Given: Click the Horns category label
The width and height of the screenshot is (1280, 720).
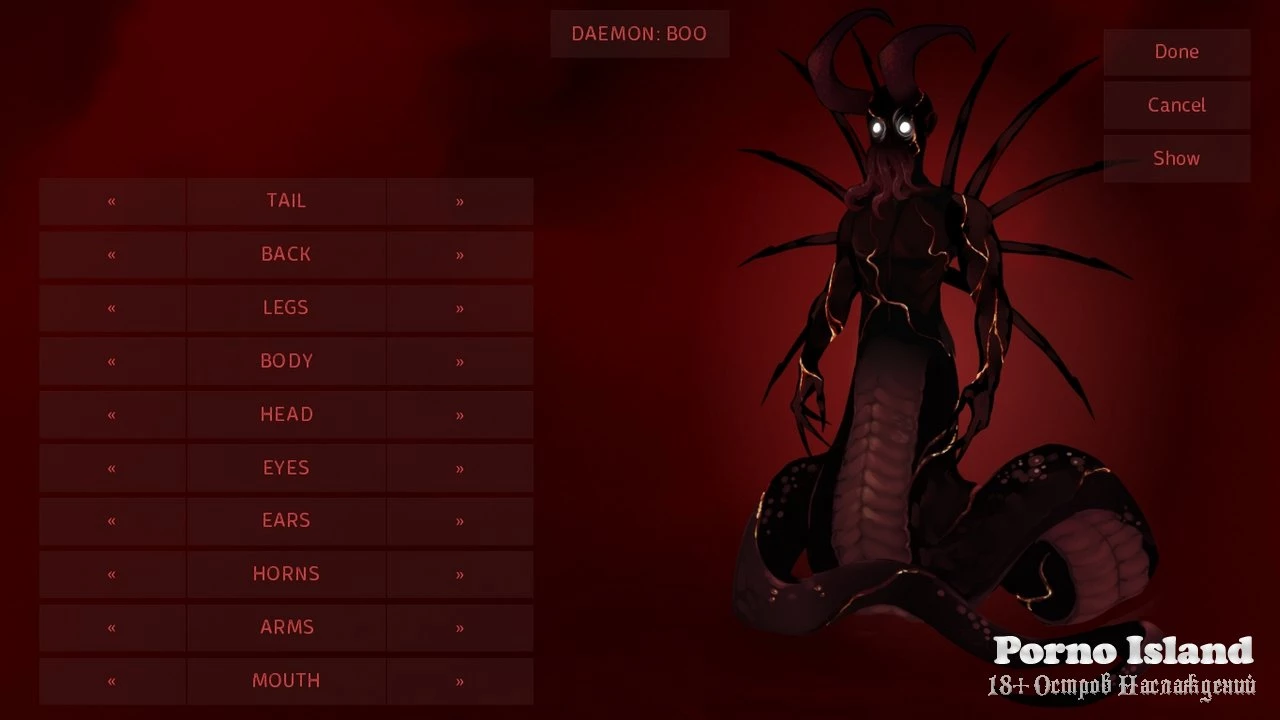Looking at the screenshot, I should pos(286,574).
